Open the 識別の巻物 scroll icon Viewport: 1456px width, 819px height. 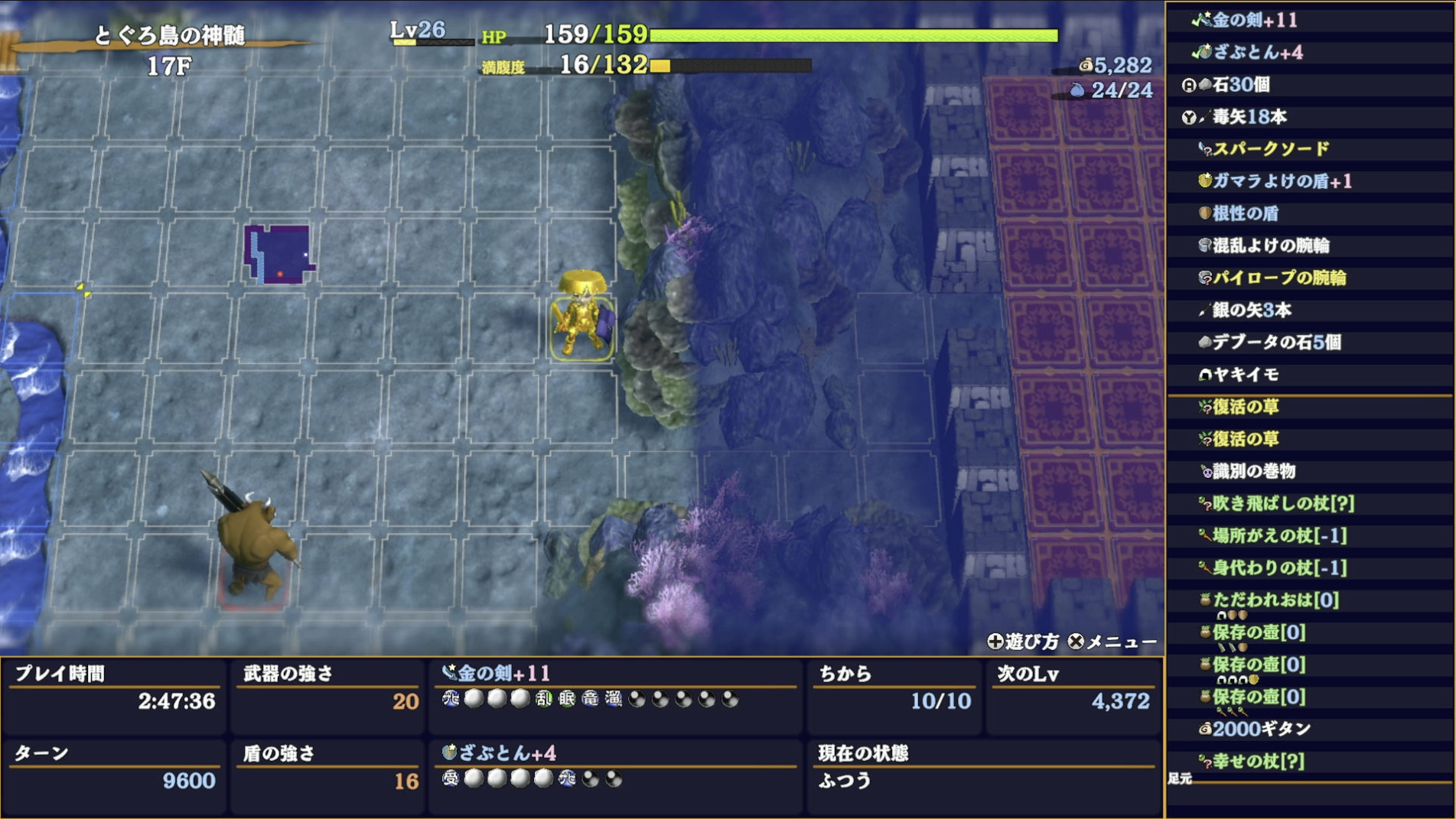tap(1207, 472)
